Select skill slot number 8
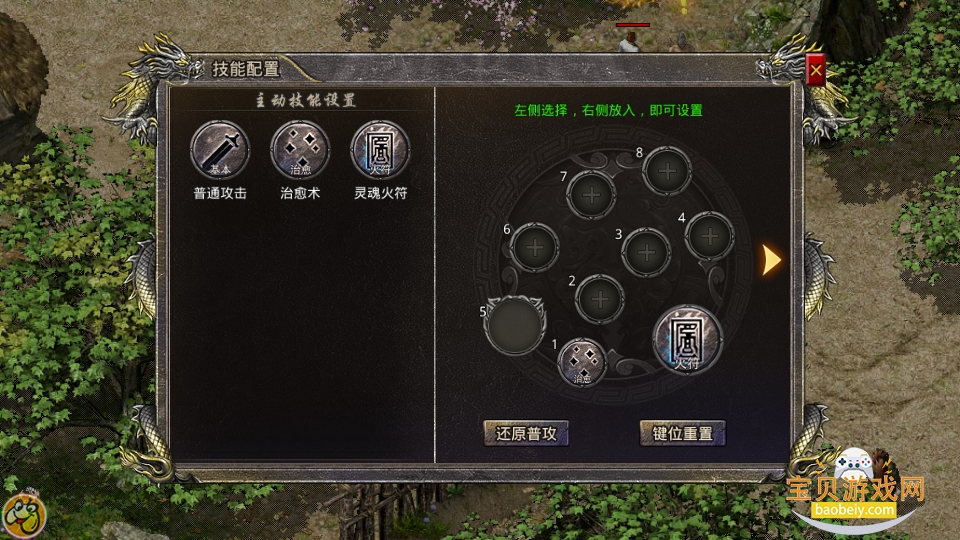The height and width of the screenshot is (540, 960). [667, 171]
